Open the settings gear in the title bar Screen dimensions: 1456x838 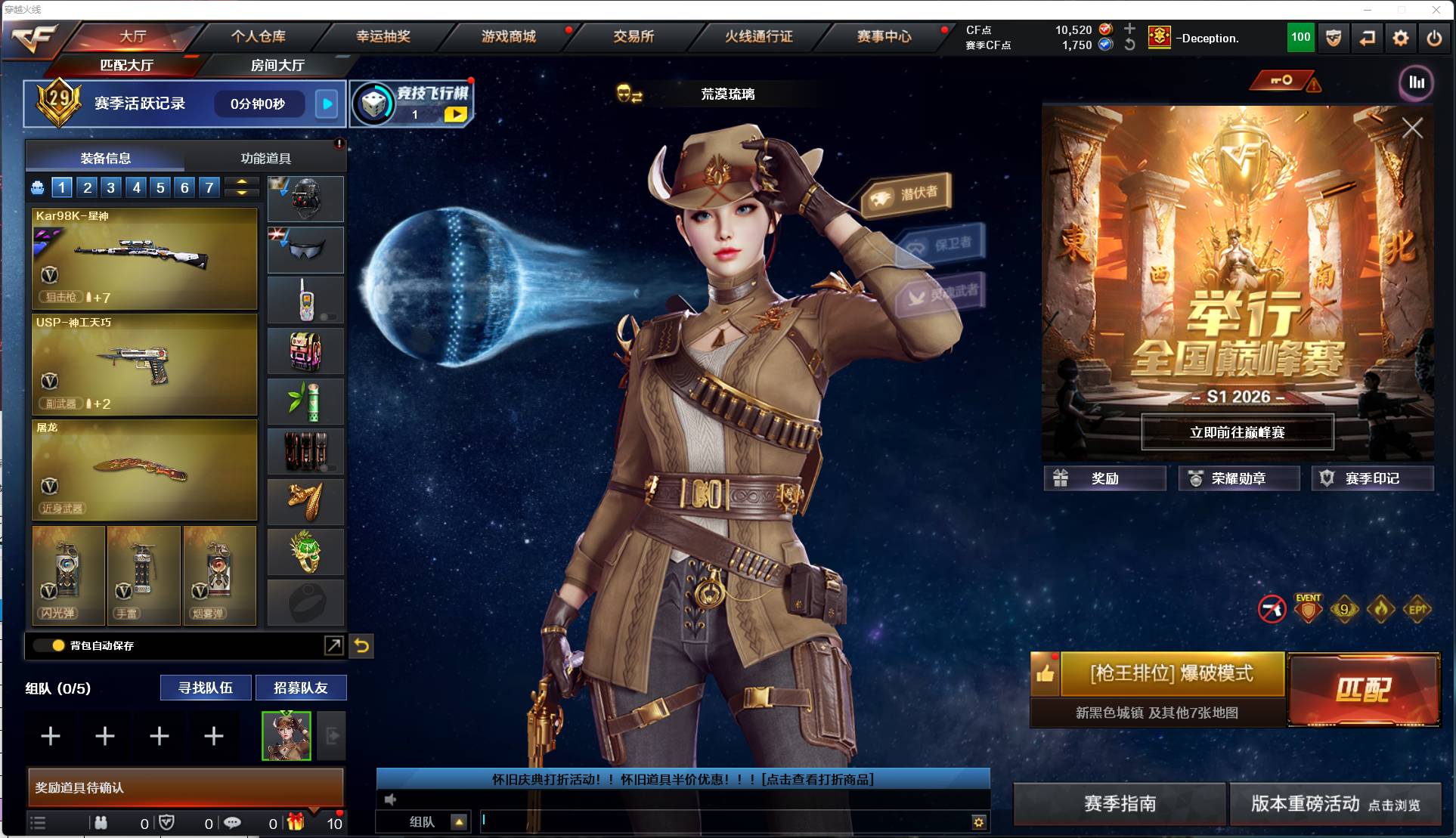(x=1402, y=38)
